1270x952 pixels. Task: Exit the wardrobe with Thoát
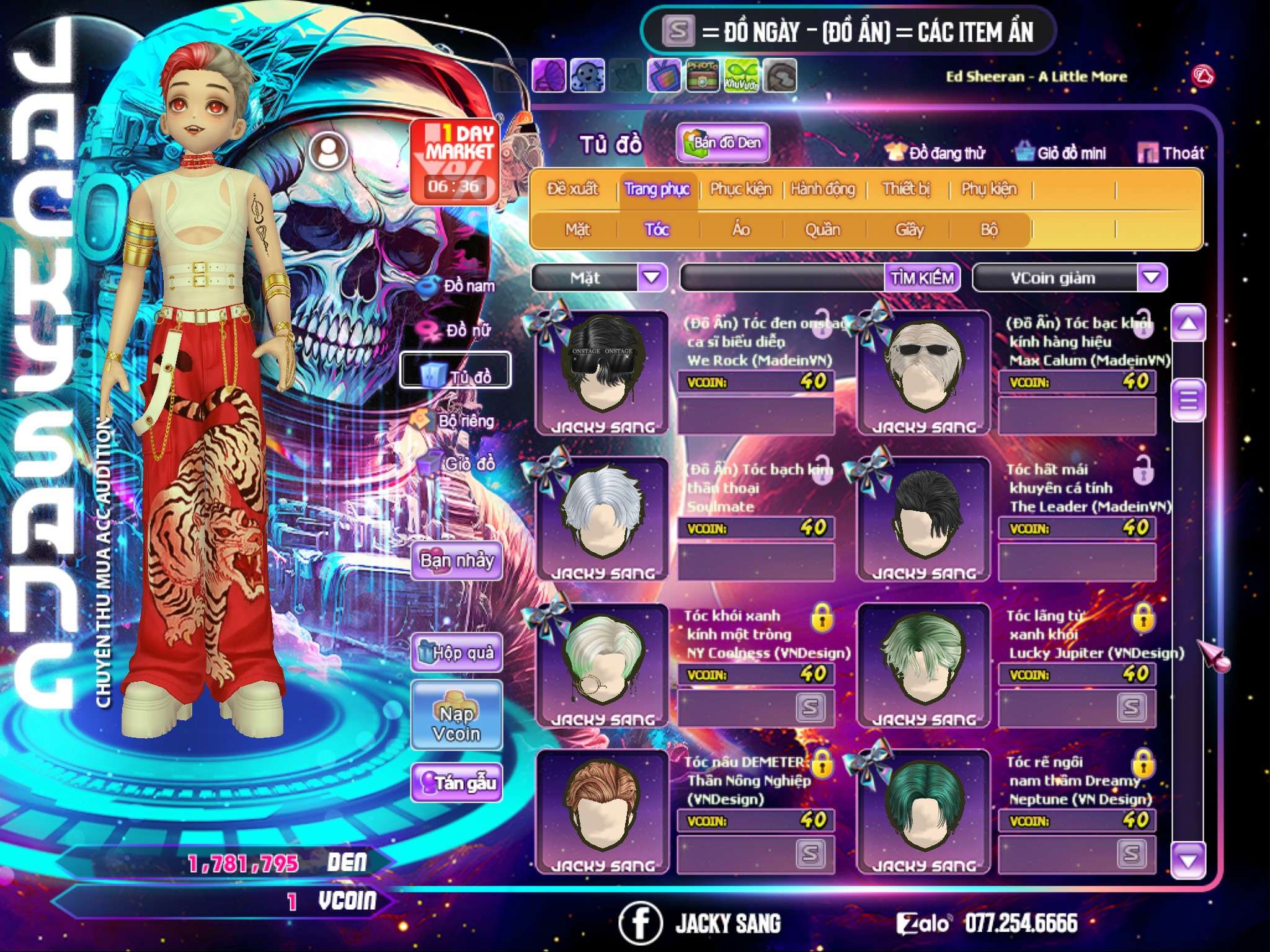click(1172, 153)
